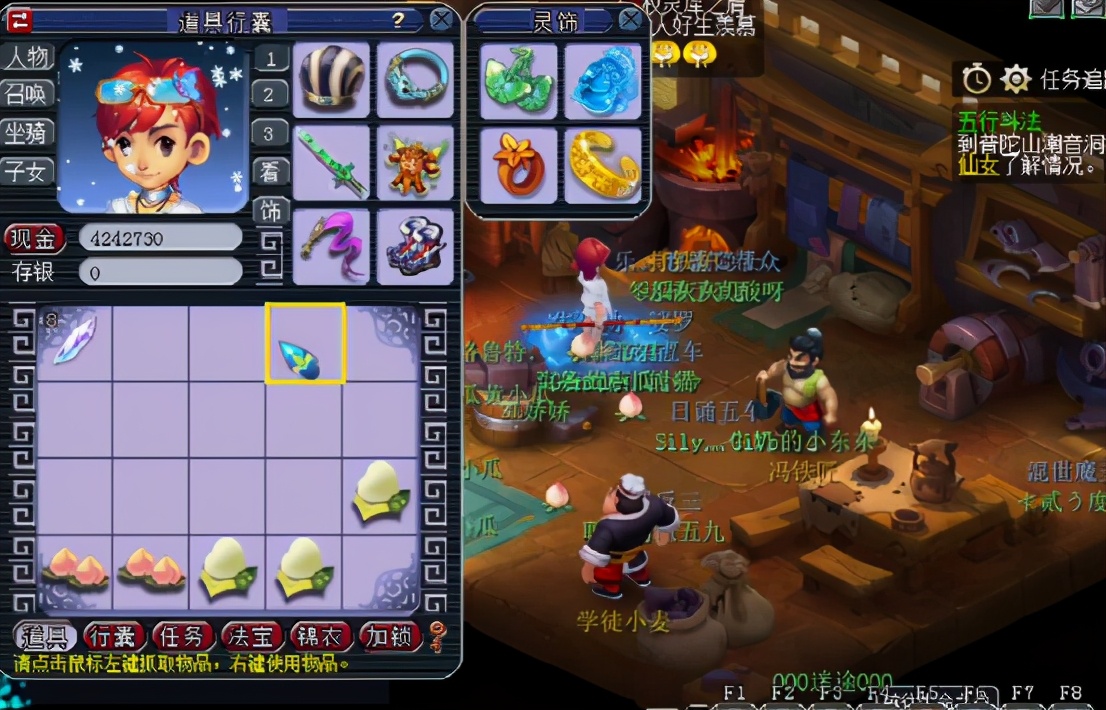The width and height of the screenshot is (1106, 710).
Task: Select the purple ribbon equipment slot
Action: click(x=331, y=246)
